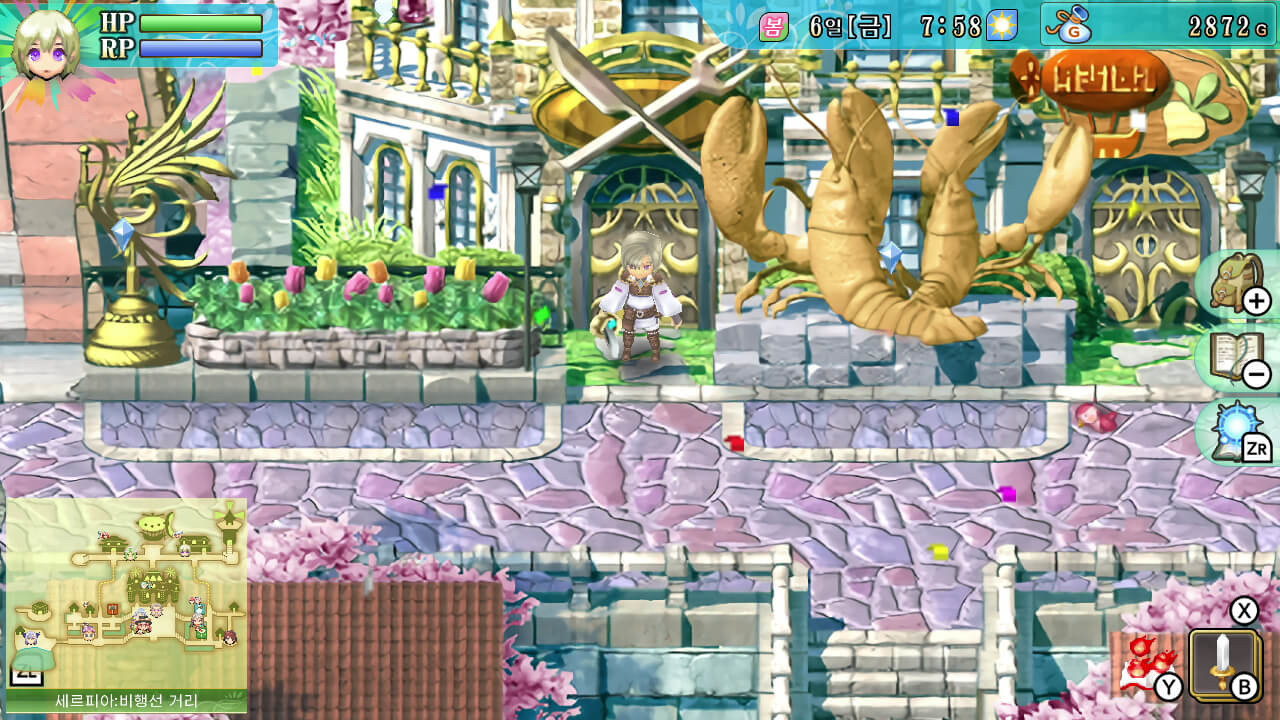Toggle zoom out via the minus marker
The image size is (1280, 720).
tap(1259, 374)
